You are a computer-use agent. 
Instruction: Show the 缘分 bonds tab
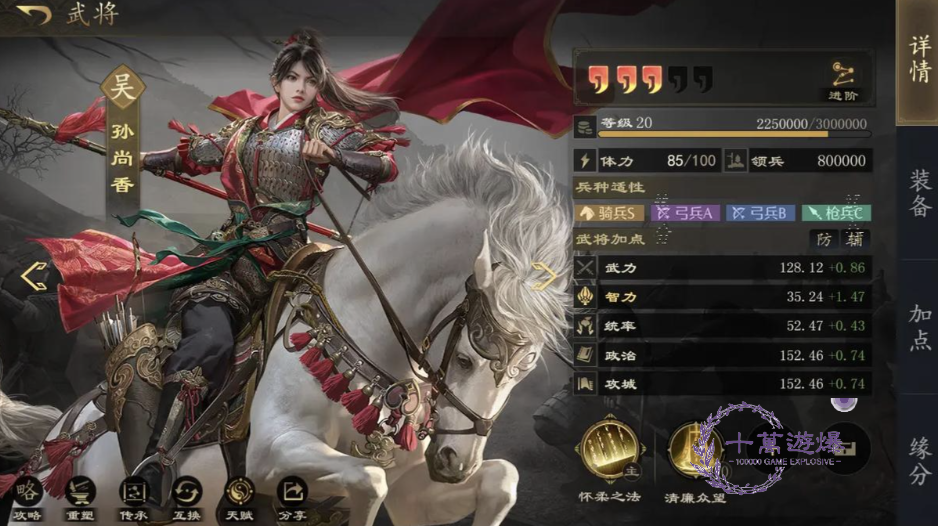[x=918, y=457]
